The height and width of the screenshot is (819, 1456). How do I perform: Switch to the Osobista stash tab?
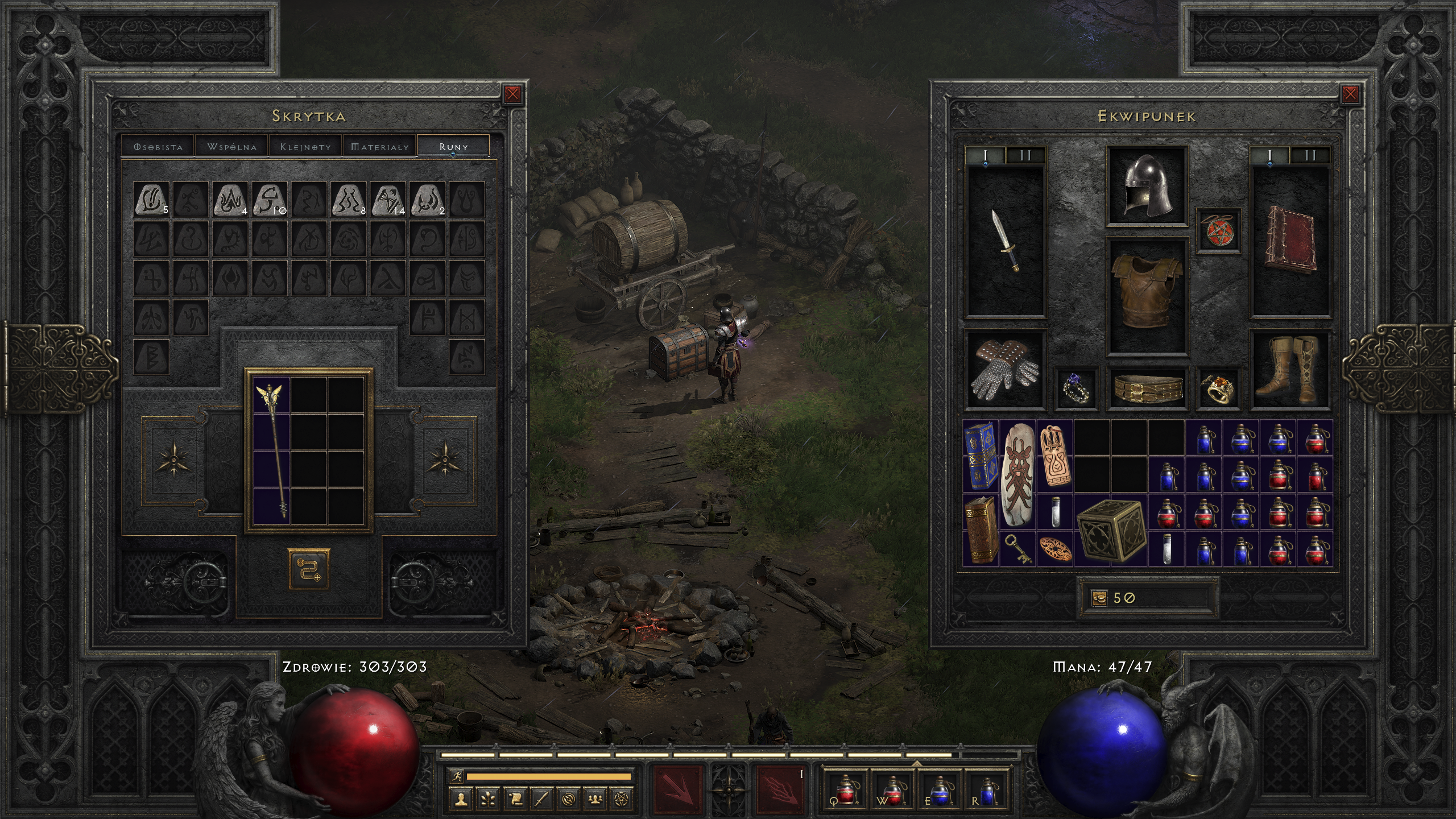[158, 147]
